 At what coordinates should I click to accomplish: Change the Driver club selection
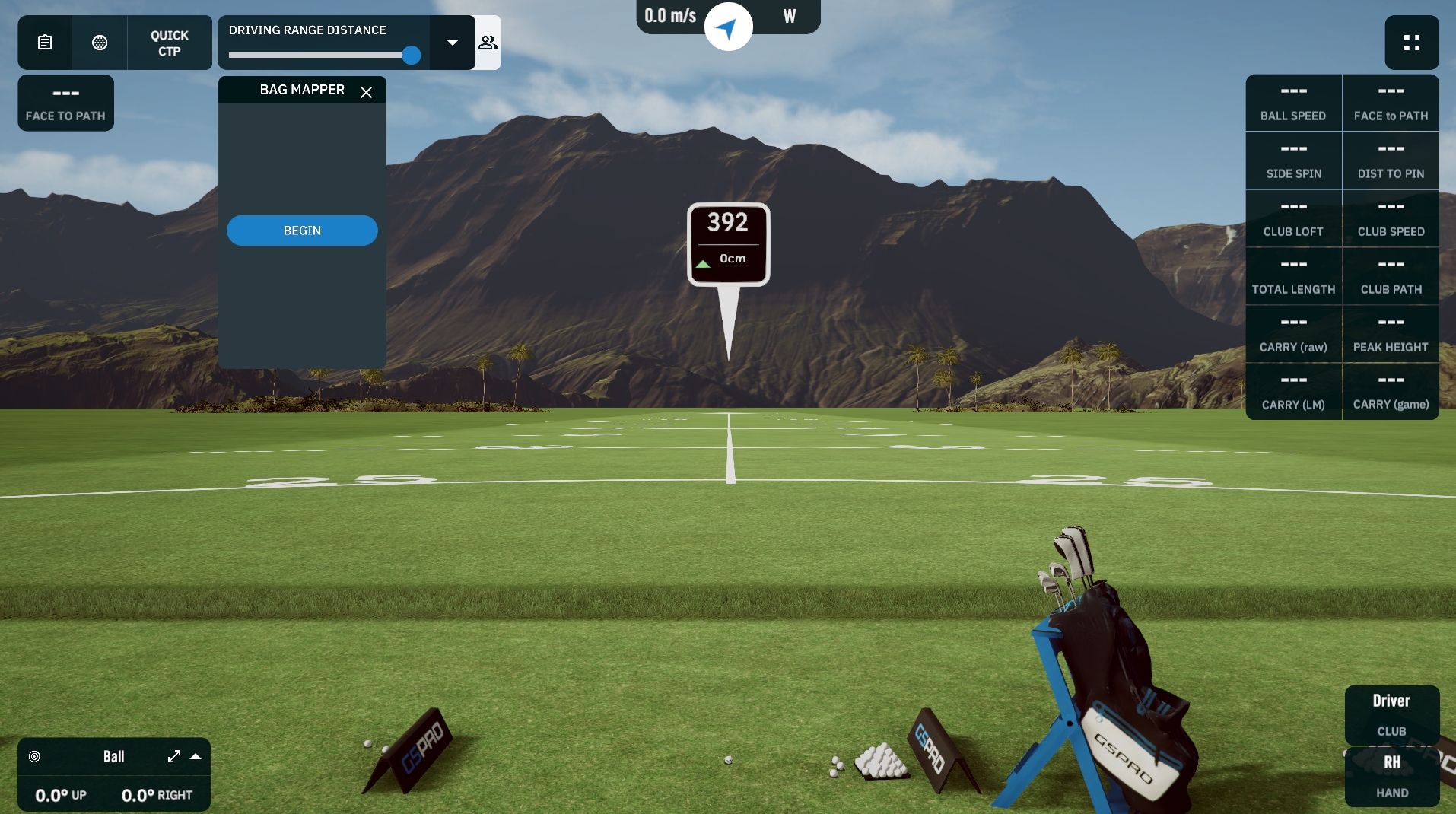tap(1391, 714)
